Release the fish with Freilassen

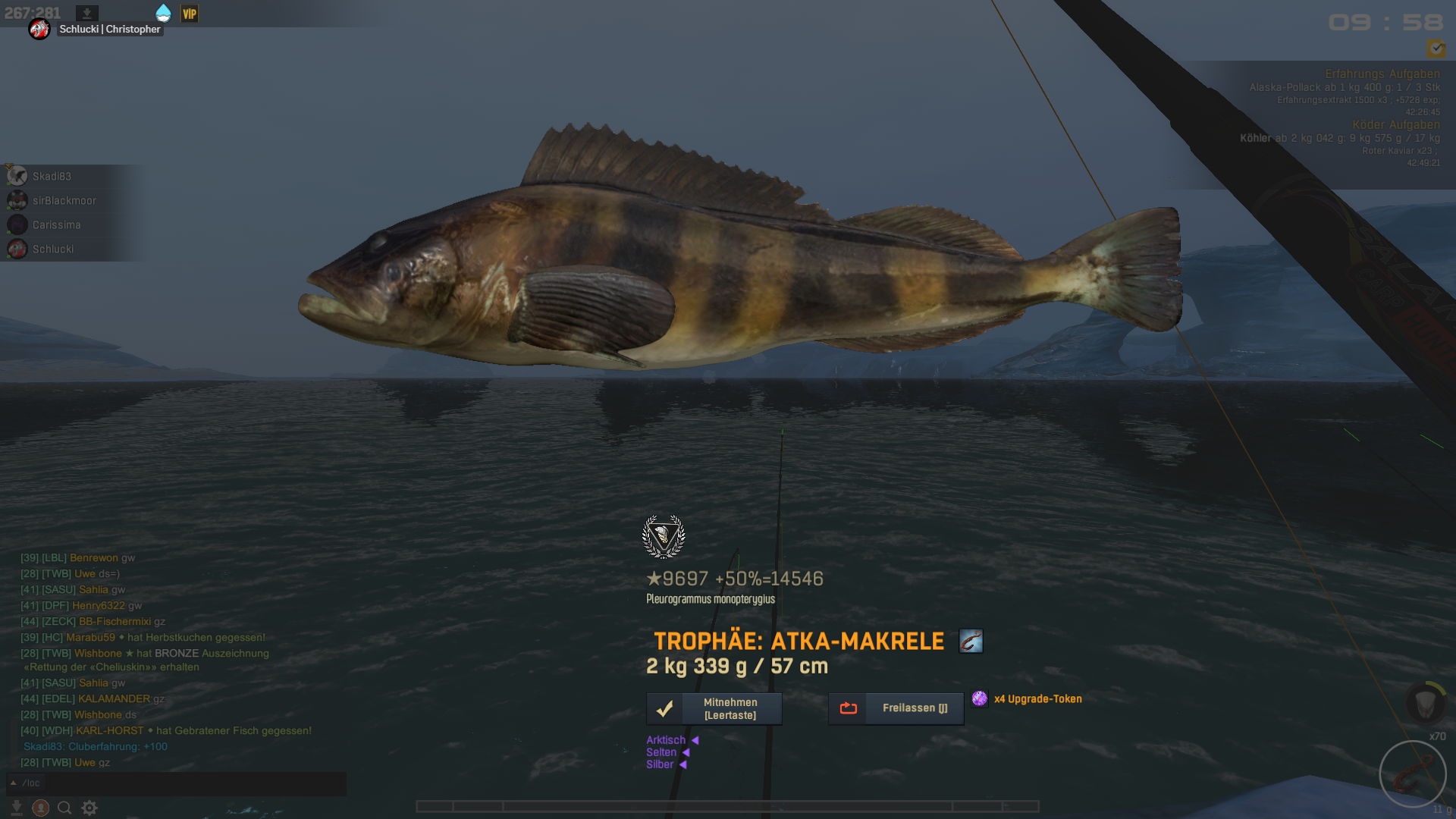pyautogui.click(x=896, y=708)
